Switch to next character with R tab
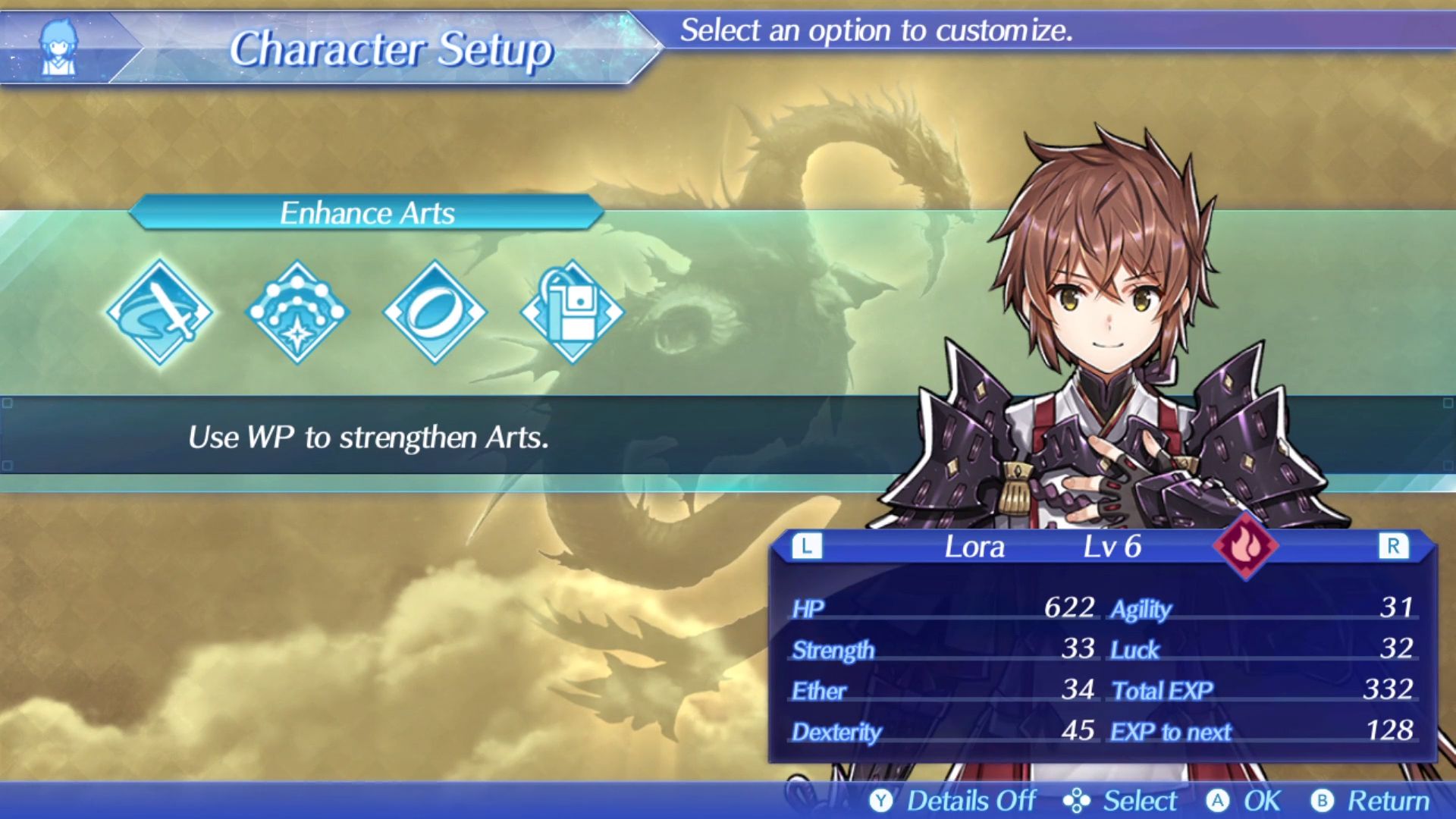This screenshot has width=1456, height=819. 1392,546
